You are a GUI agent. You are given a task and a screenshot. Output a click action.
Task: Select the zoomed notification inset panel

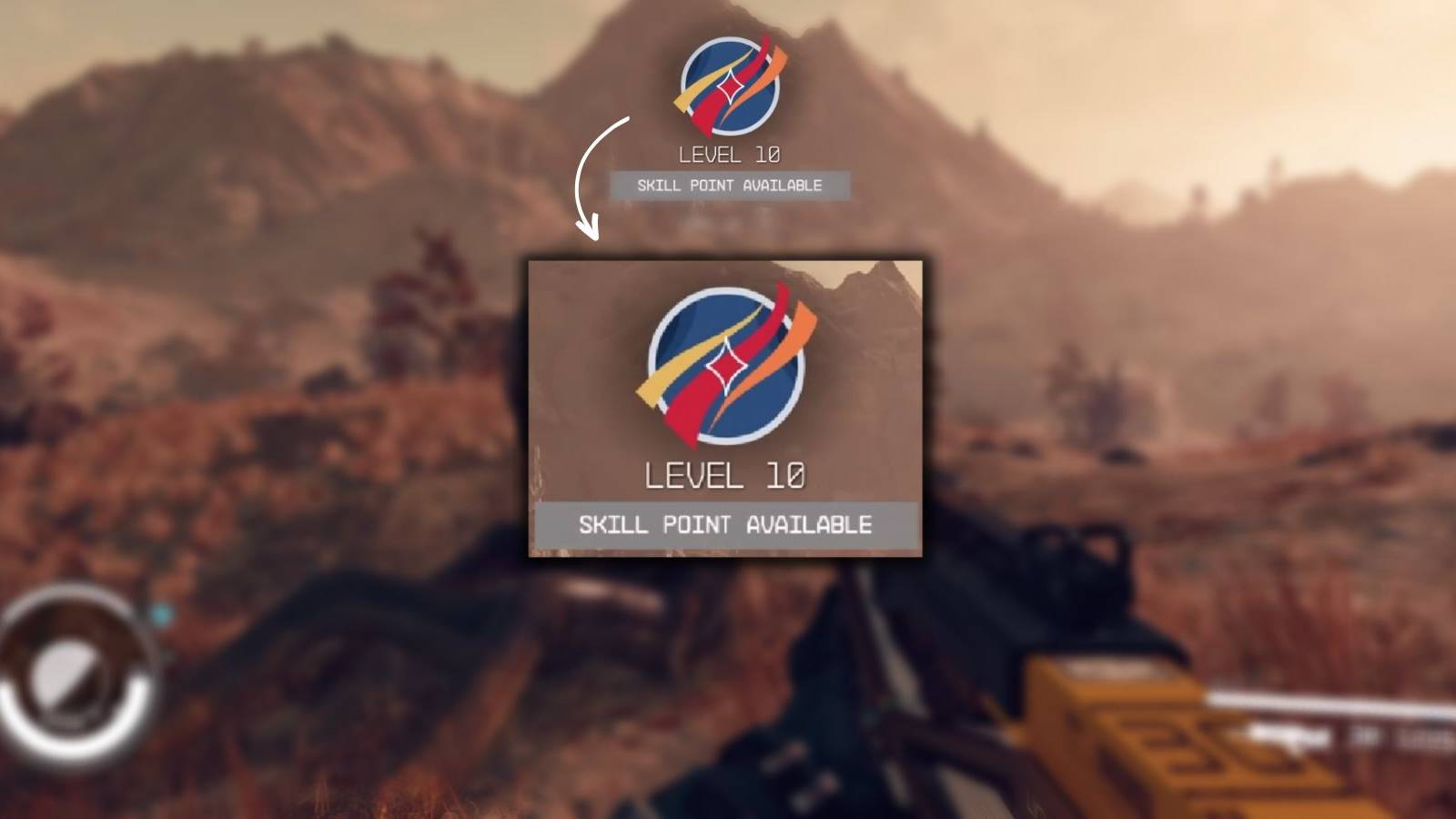[x=725, y=409]
